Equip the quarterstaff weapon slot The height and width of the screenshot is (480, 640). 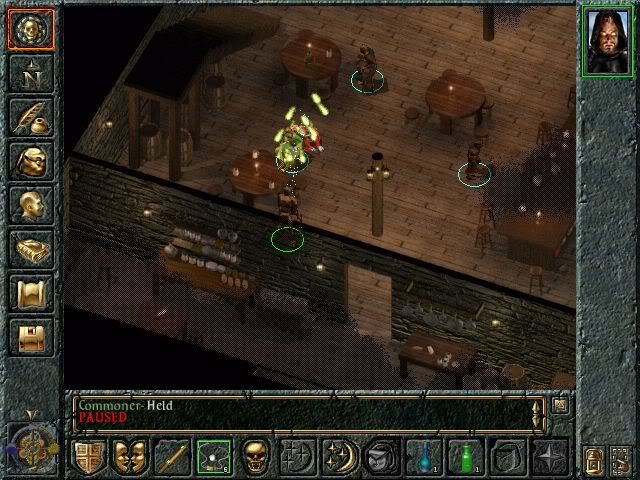[x=171, y=456]
